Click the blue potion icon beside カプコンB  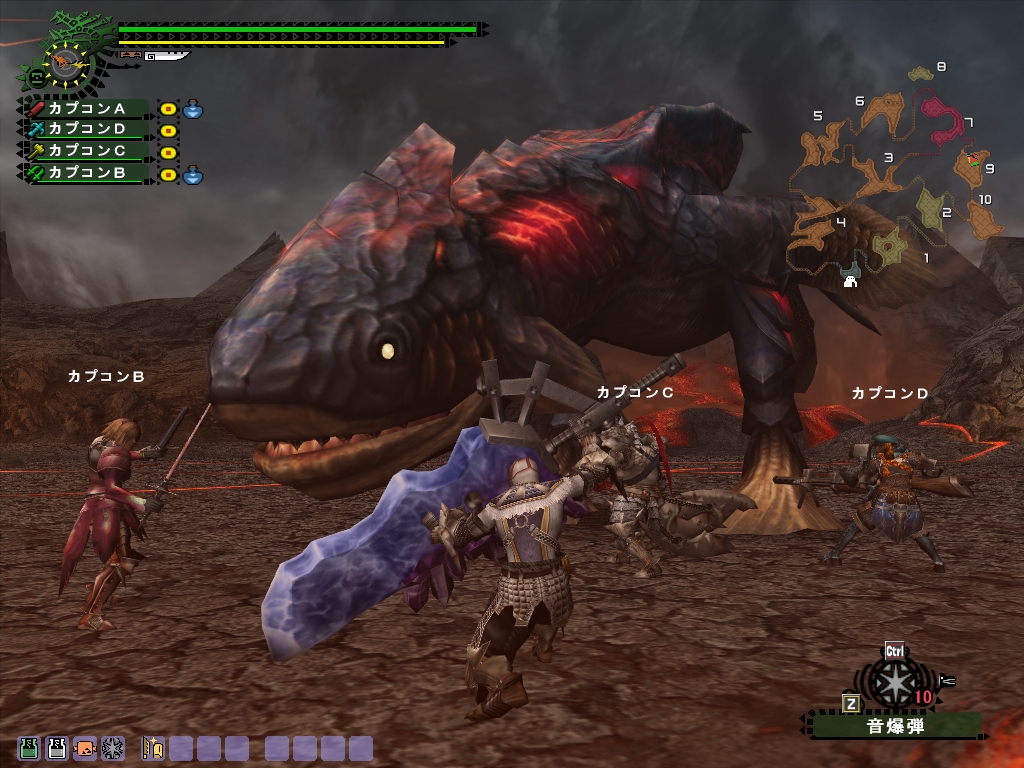193,174
